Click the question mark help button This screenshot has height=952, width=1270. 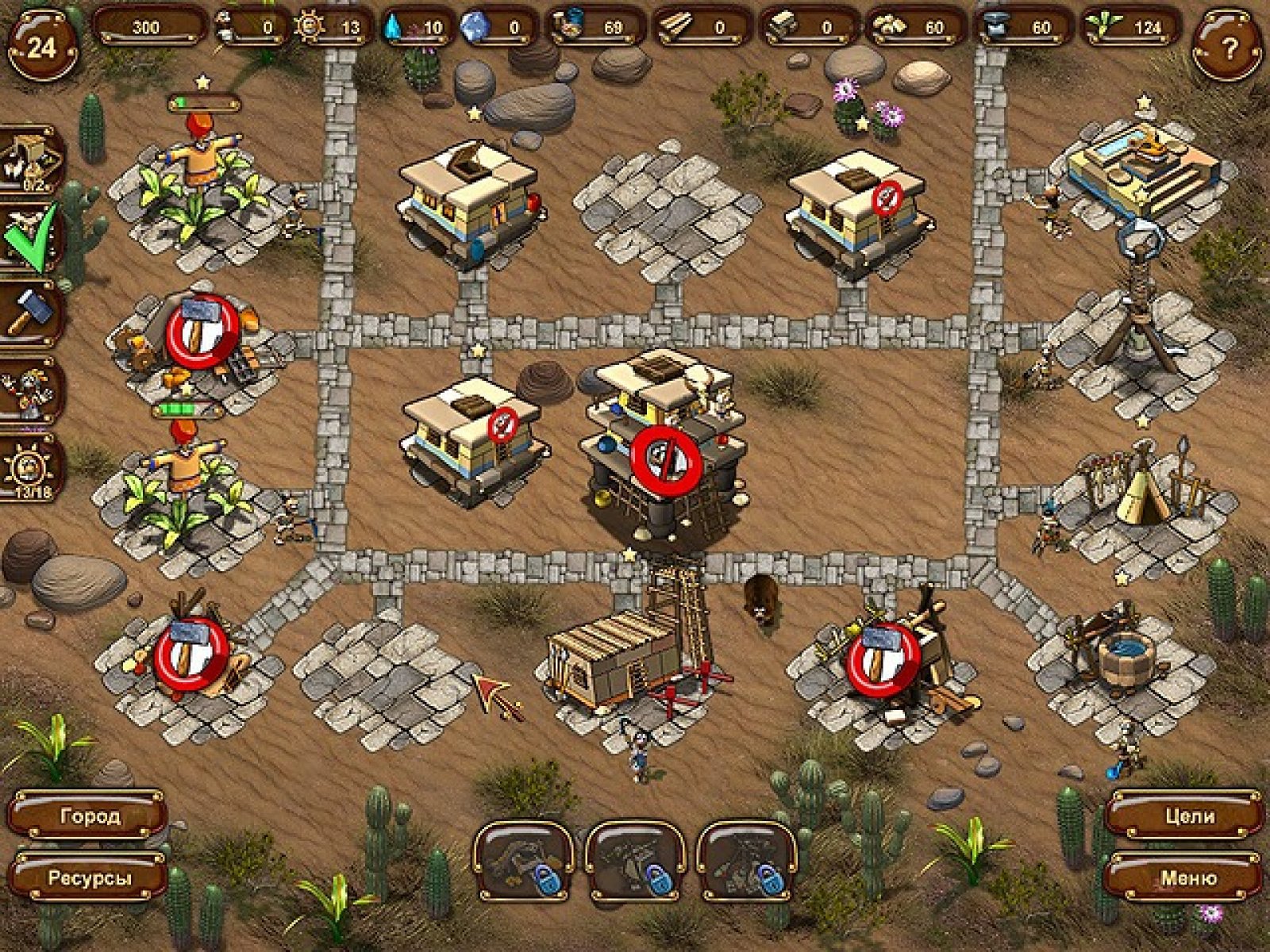pyautogui.click(x=1228, y=48)
